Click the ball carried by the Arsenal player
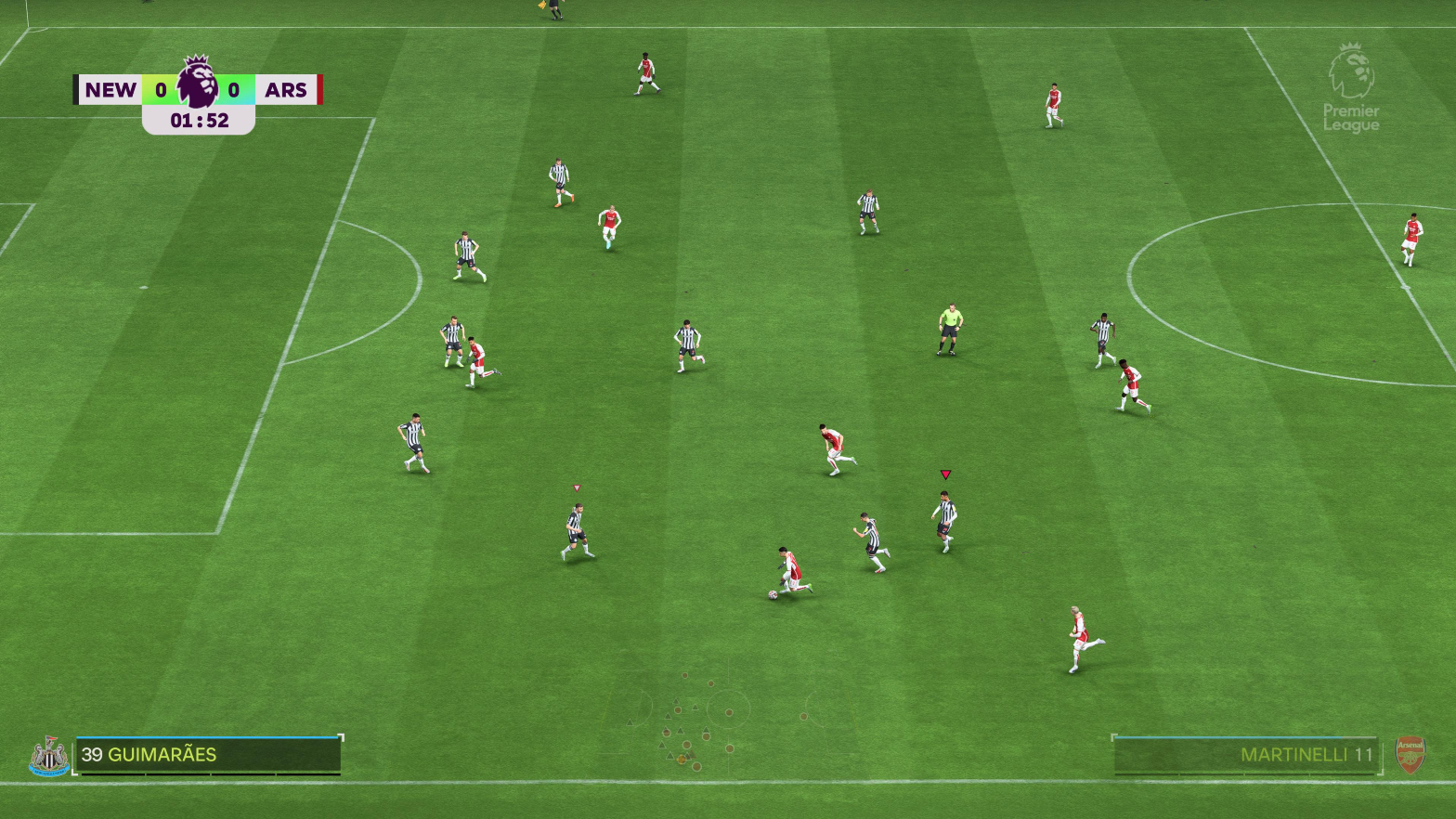This screenshot has width=1456, height=819. (x=775, y=594)
